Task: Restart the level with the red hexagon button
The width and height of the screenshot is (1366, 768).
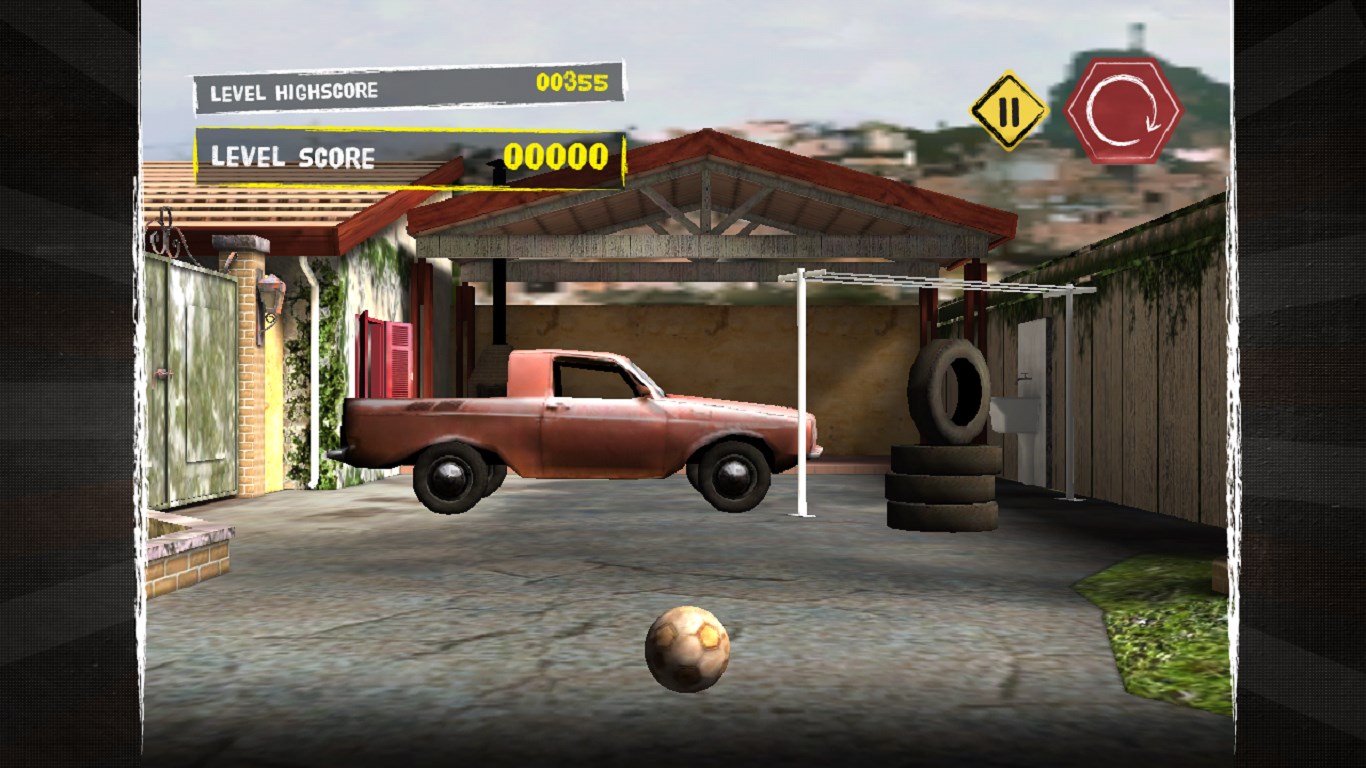Action: [1124, 110]
